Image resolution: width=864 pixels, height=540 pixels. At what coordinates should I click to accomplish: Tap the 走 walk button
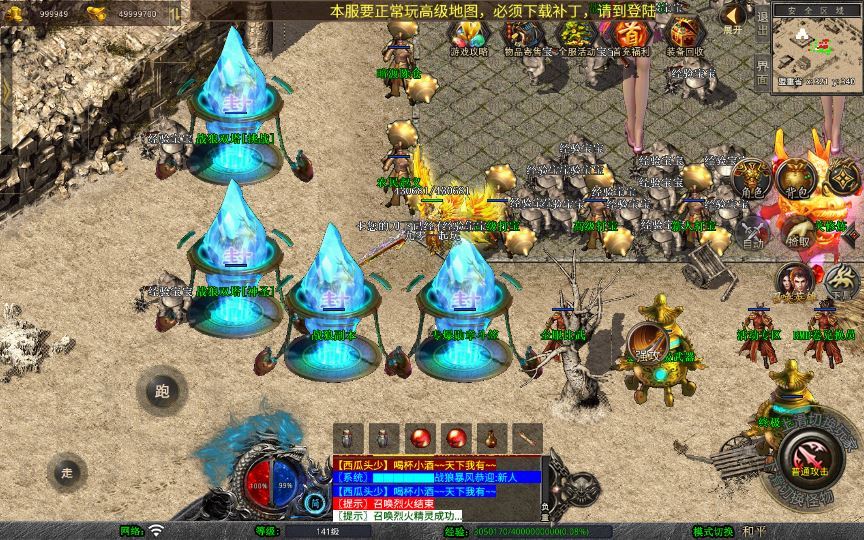[68, 471]
